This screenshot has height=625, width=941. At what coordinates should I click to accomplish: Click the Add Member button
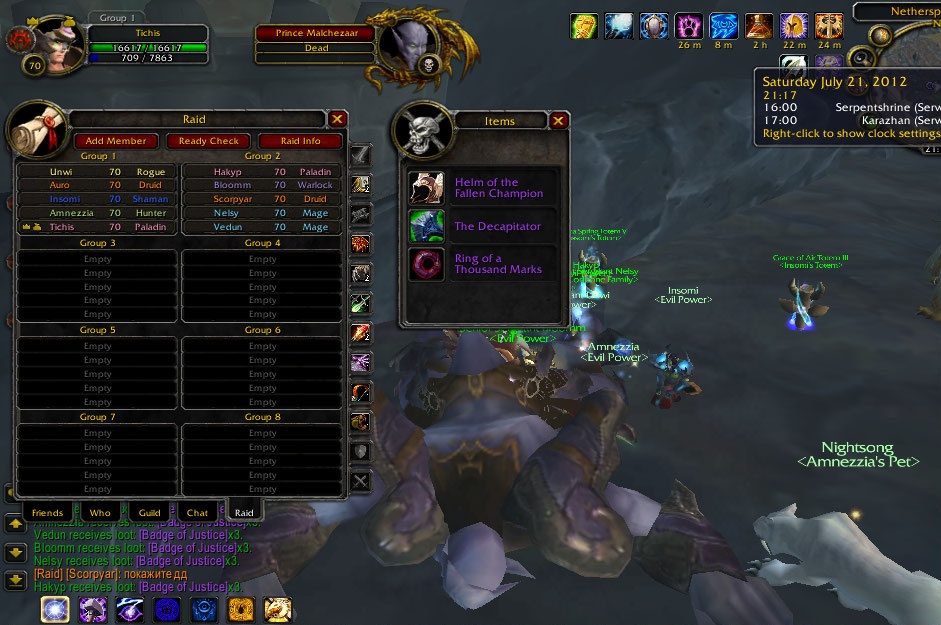[x=116, y=141]
